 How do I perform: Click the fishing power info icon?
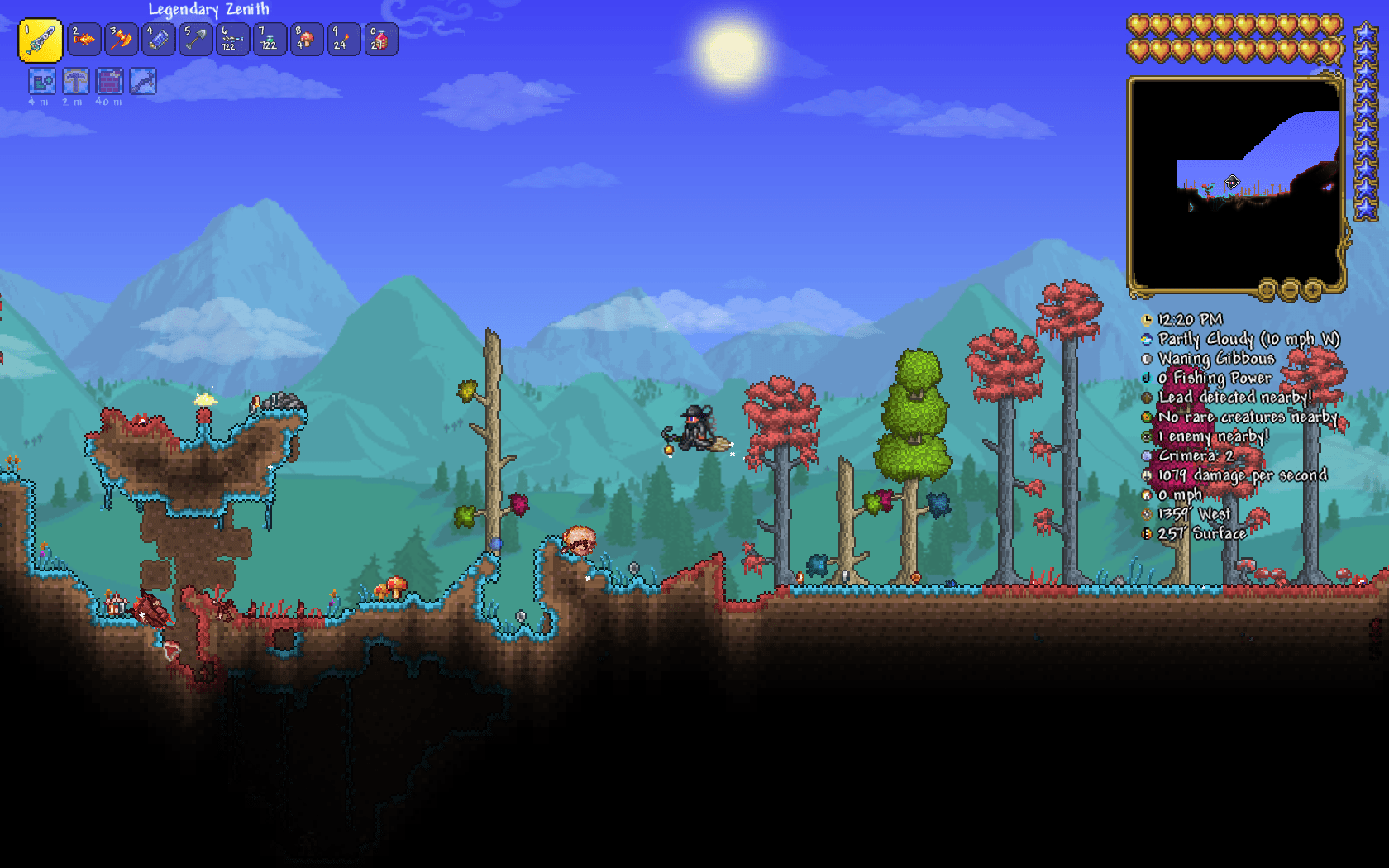(x=1148, y=378)
